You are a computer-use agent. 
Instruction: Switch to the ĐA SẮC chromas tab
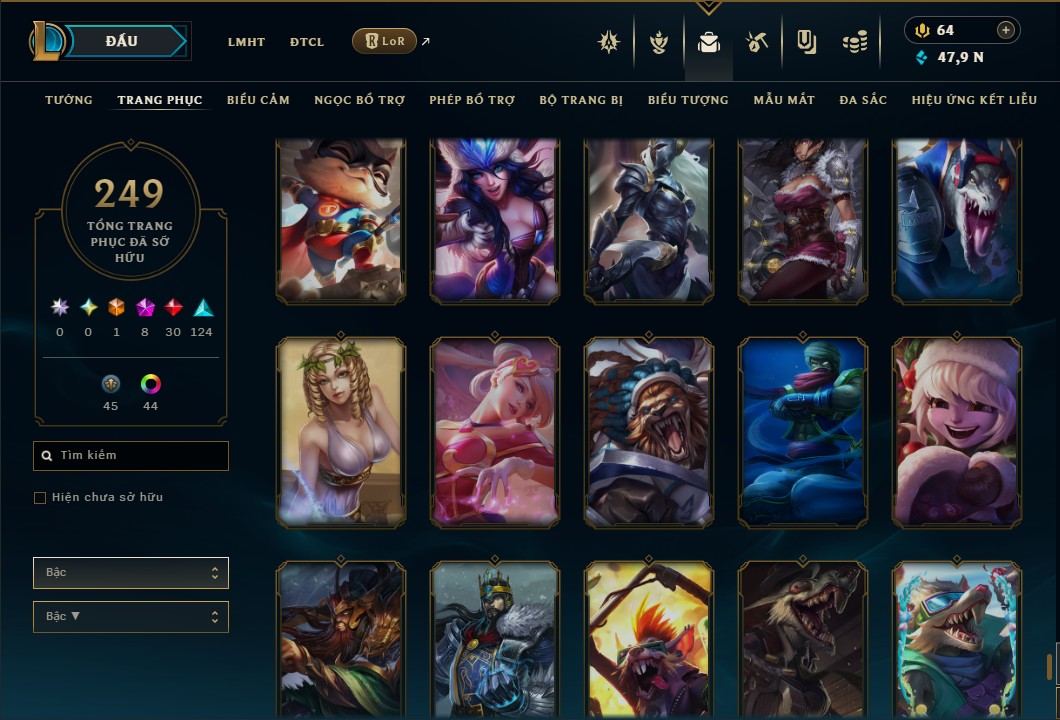[x=863, y=100]
